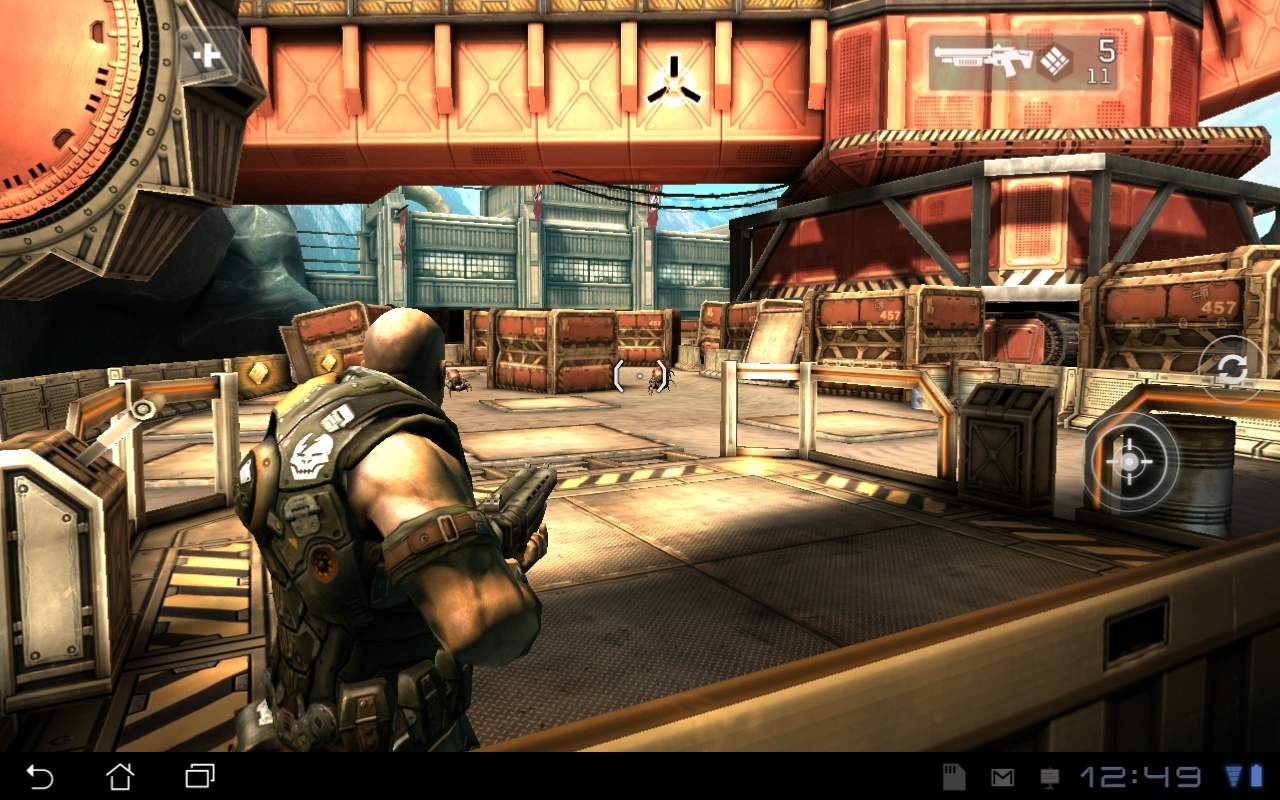This screenshot has height=800, width=1280.
Task: Tap the presentation display icon in the tray
Action: click(x=1049, y=775)
